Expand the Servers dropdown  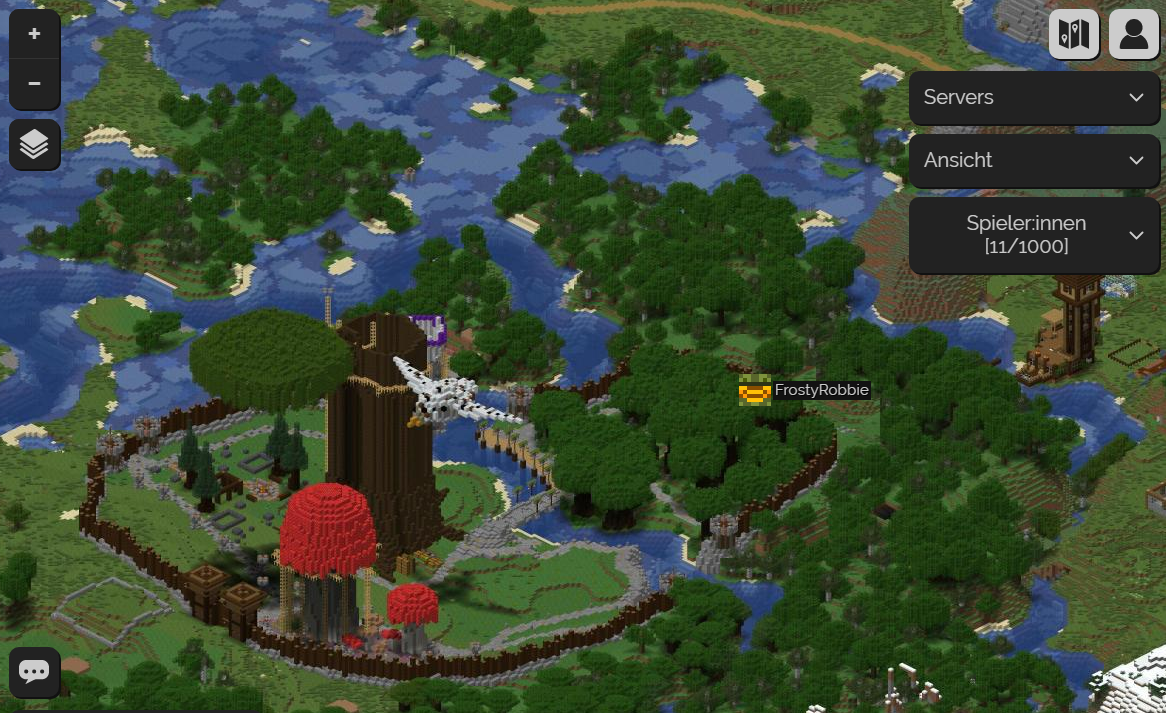click(x=1034, y=97)
